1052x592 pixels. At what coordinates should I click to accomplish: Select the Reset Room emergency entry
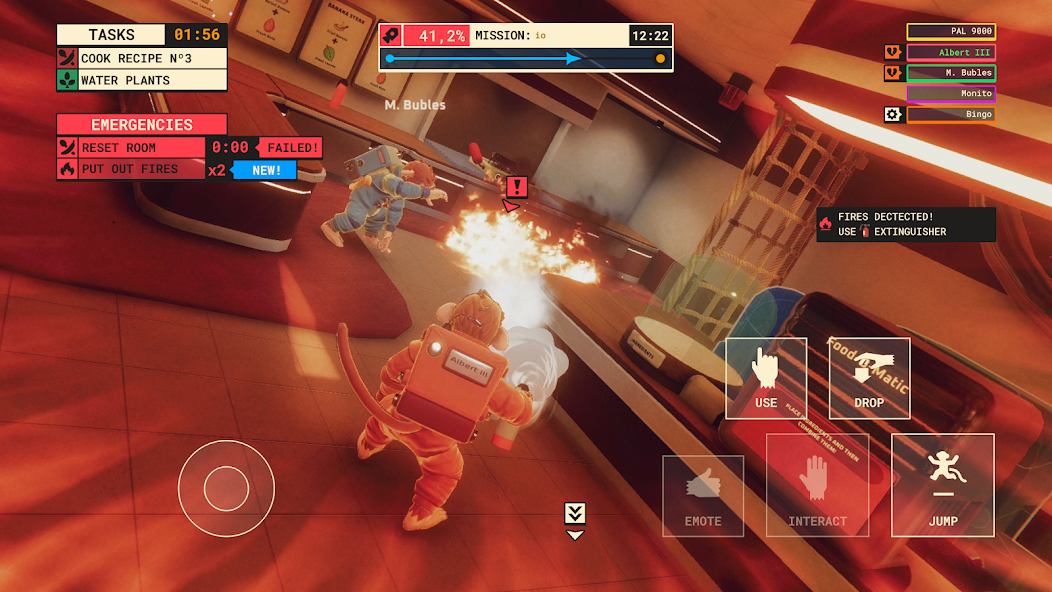(141, 147)
